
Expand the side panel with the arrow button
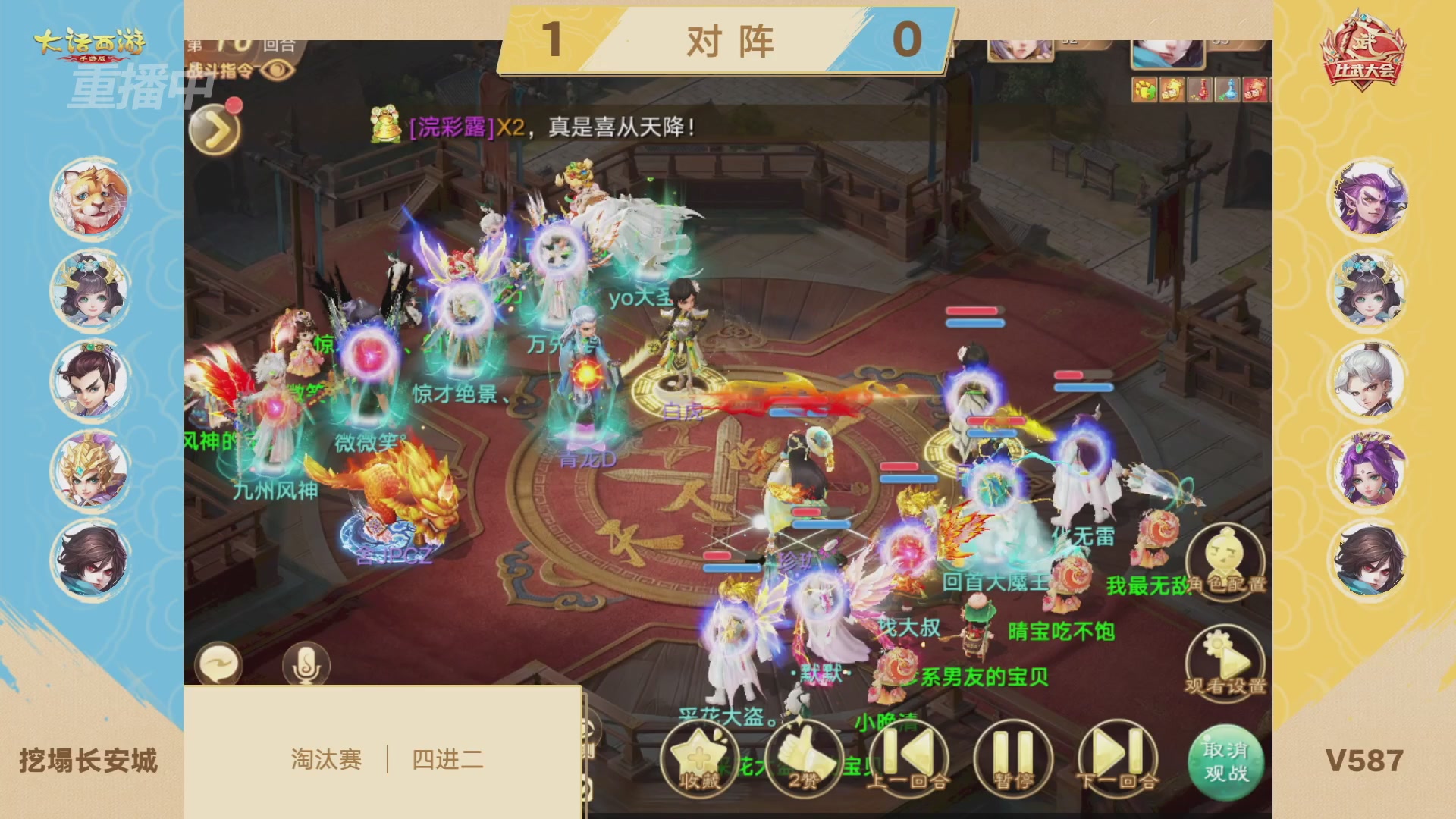(214, 127)
